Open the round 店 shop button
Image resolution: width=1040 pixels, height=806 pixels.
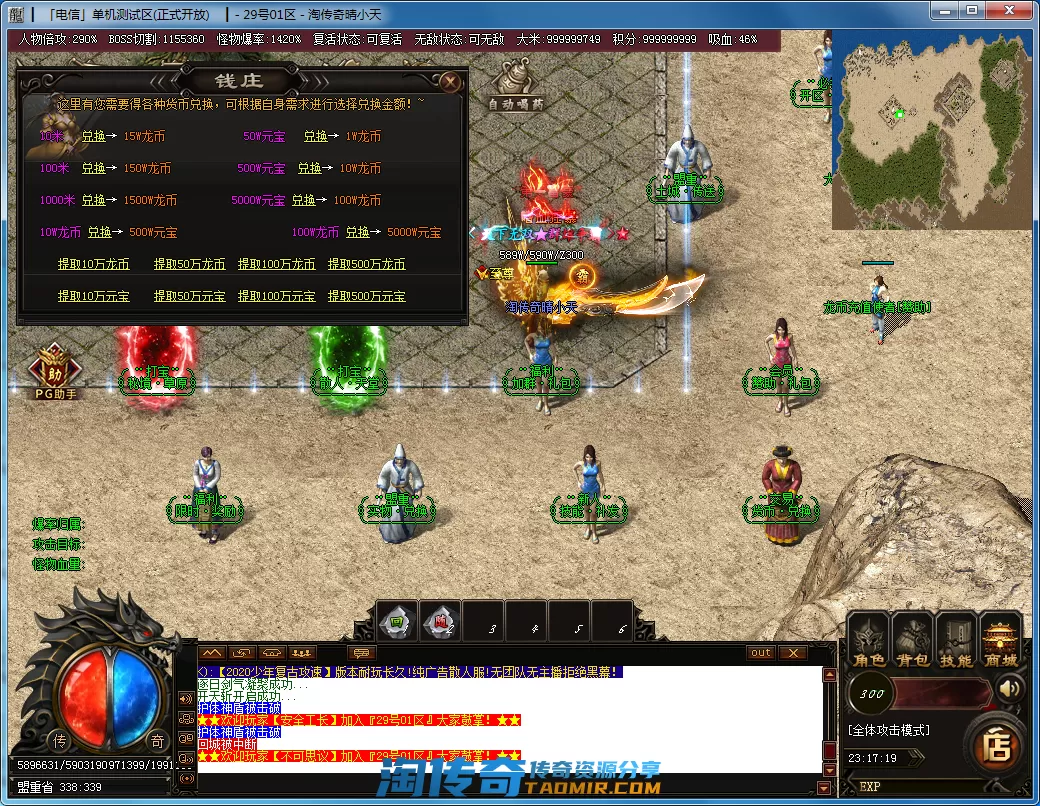click(995, 746)
